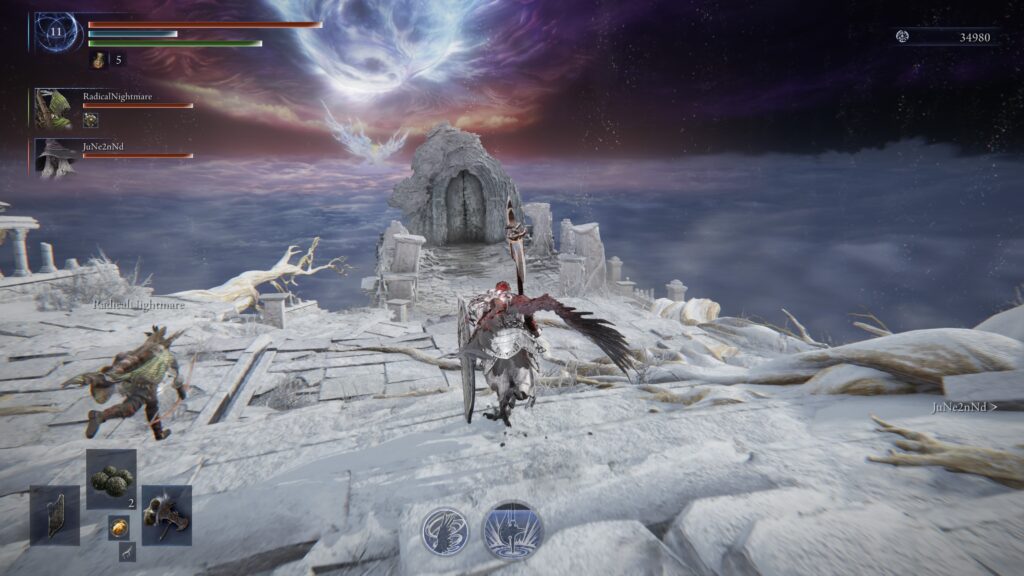1024x576 pixels.
Task: Click the level 11 emblem
Action: (x=55, y=32)
